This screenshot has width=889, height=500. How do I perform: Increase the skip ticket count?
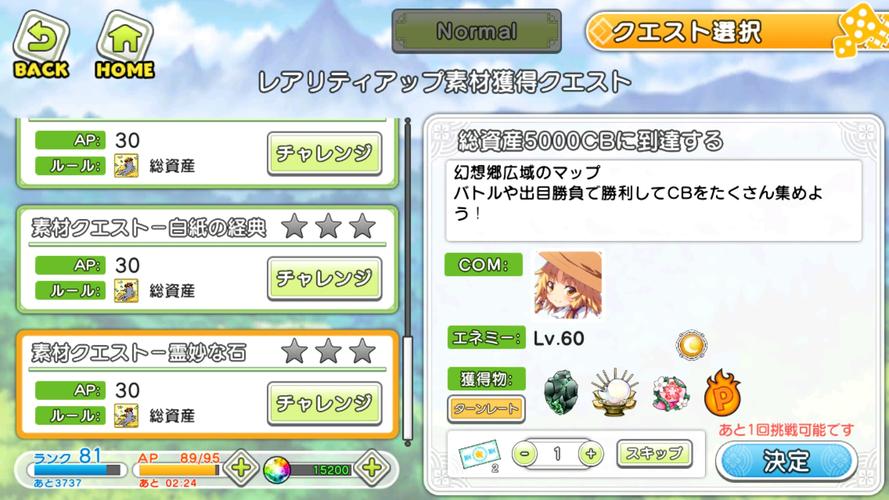click(x=590, y=453)
